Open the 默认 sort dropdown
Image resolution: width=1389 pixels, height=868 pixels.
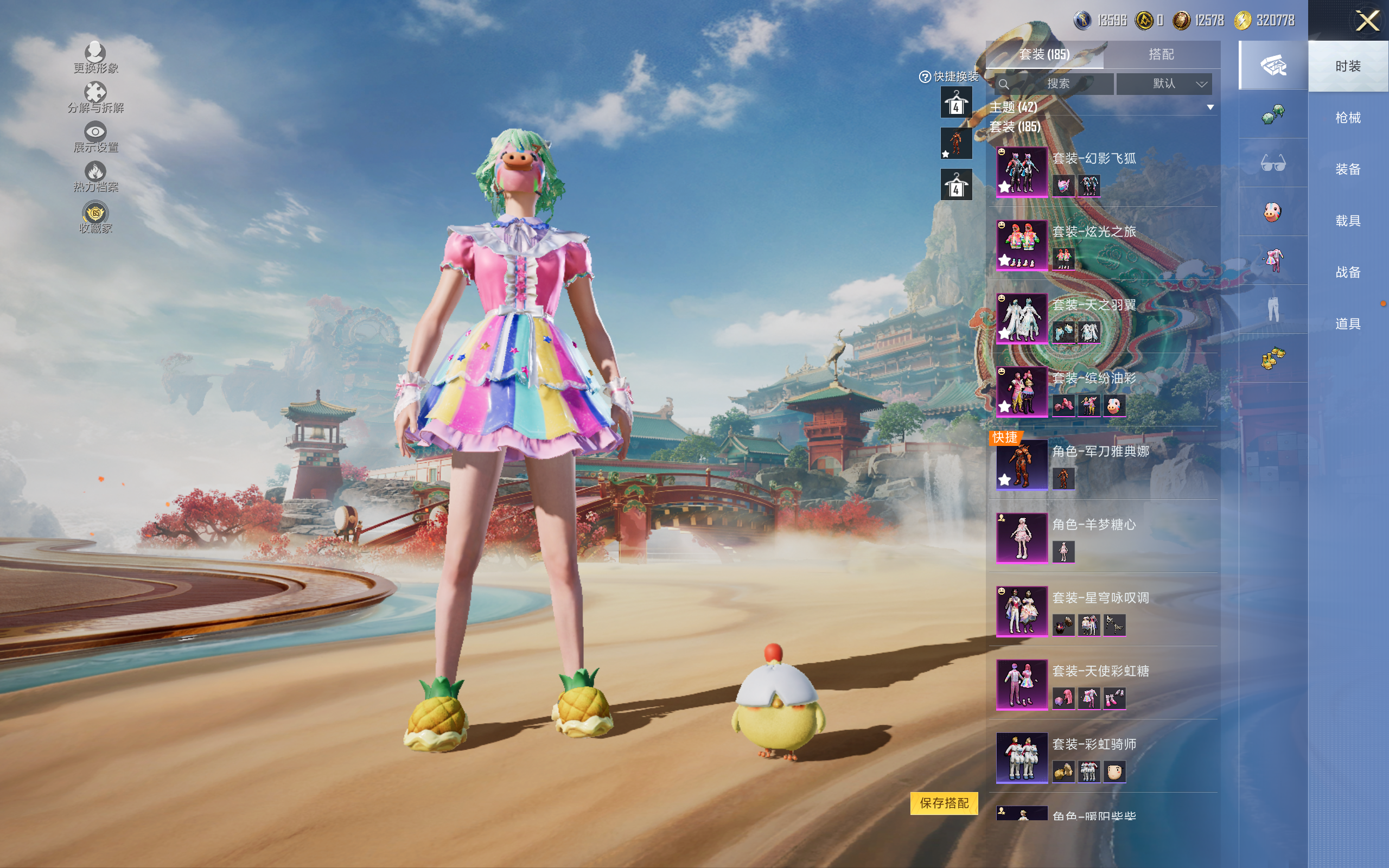point(1164,84)
